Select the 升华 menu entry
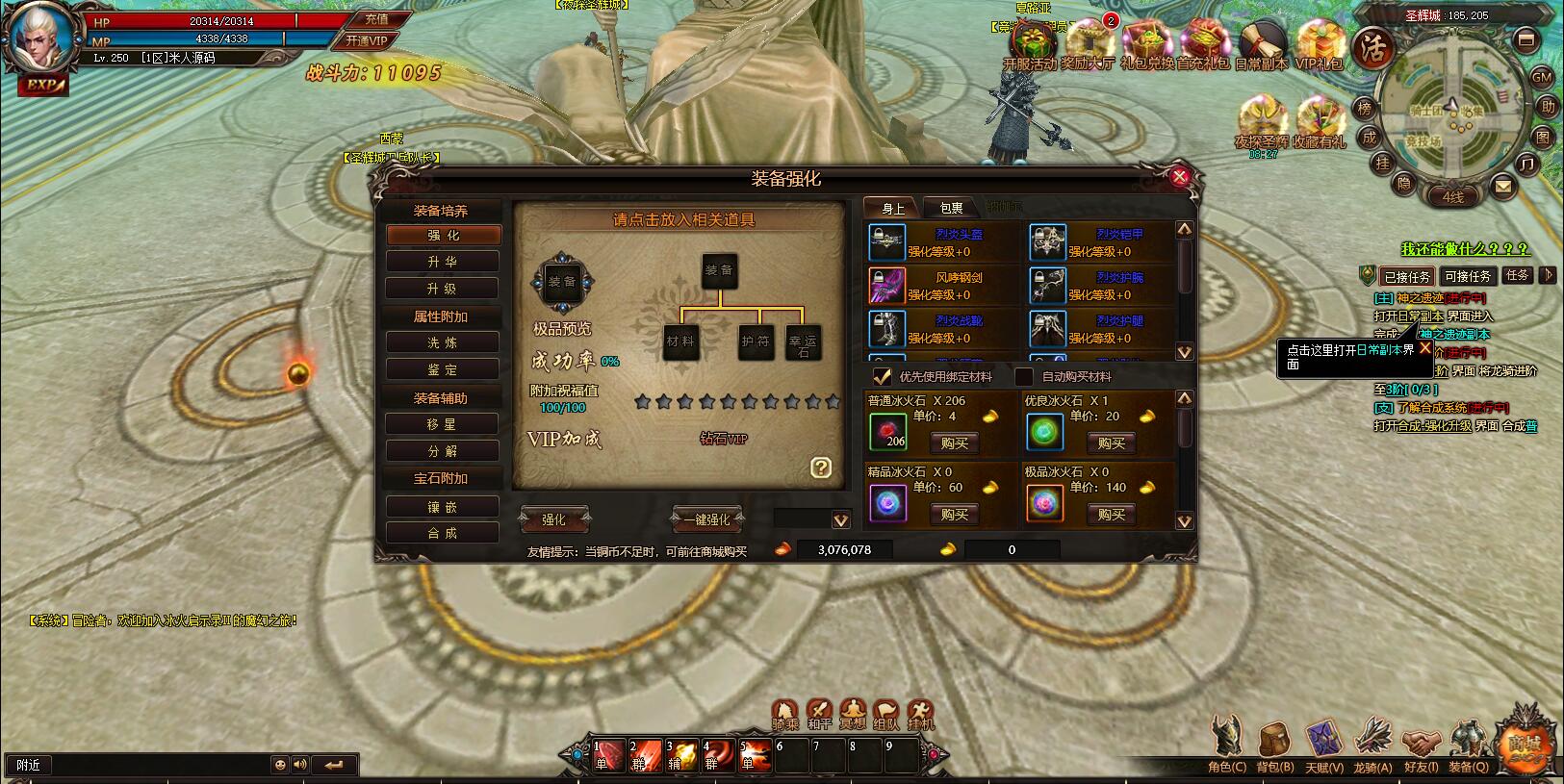This screenshot has height=784, width=1564. pyautogui.click(x=443, y=262)
